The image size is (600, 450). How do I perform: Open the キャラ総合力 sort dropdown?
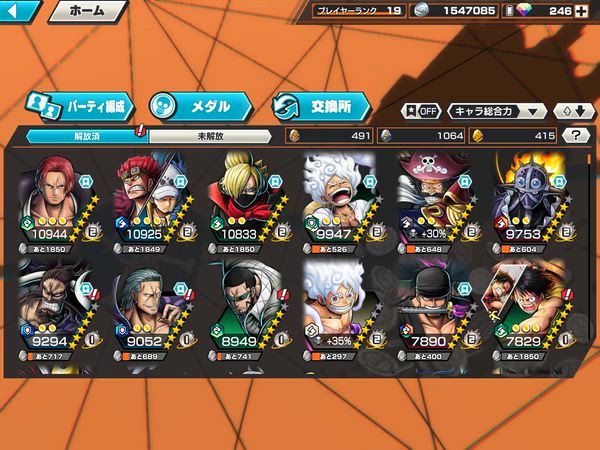click(497, 111)
